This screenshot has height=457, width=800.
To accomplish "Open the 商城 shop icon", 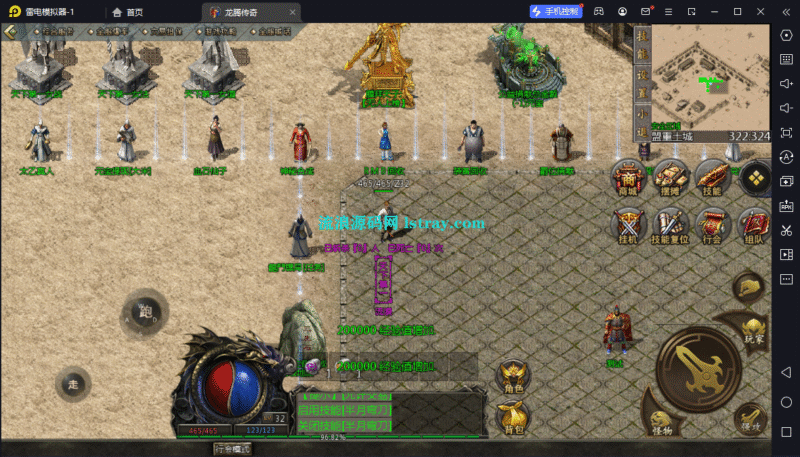I will pyautogui.click(x=629, y=174).
